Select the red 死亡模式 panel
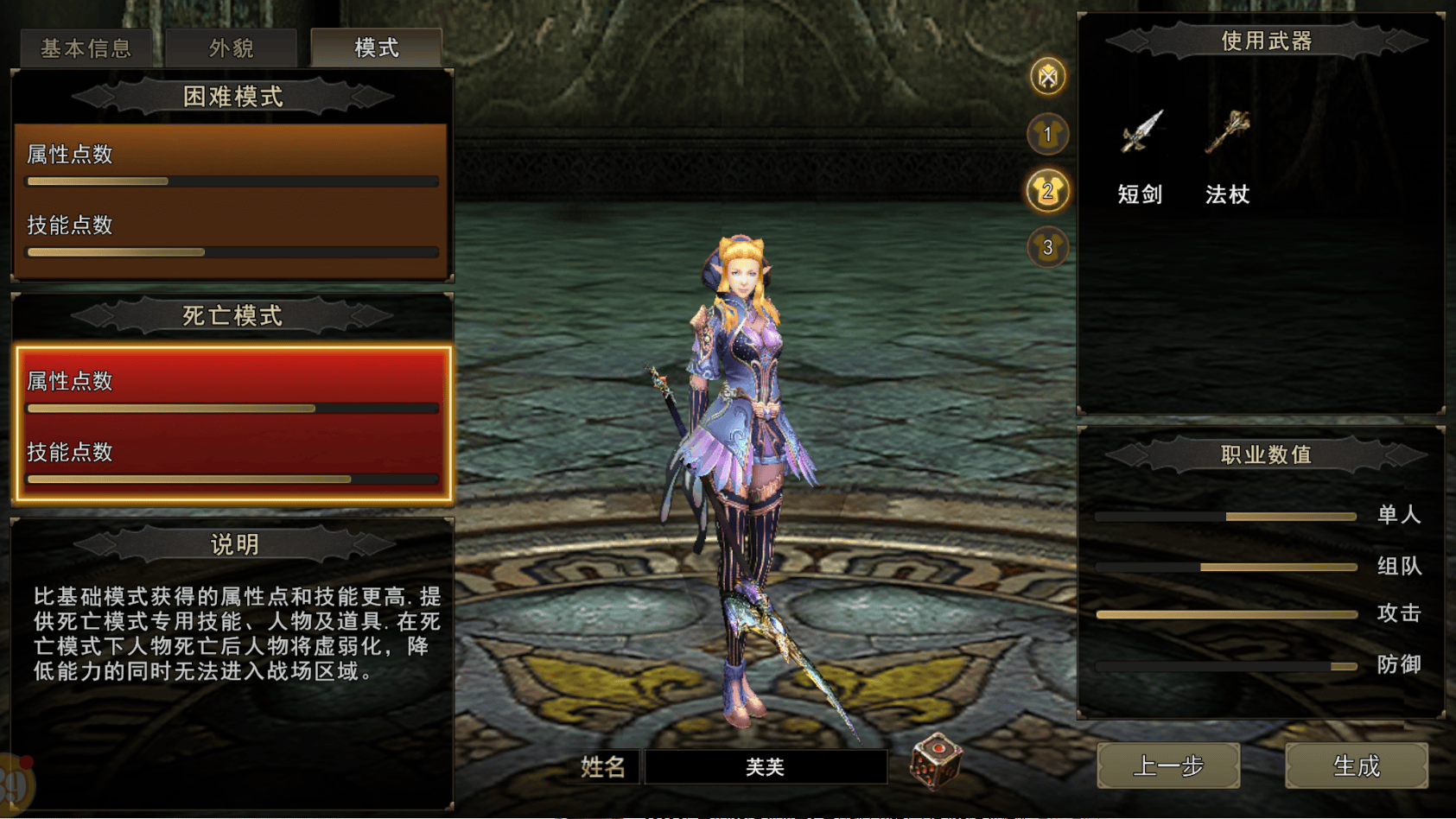 [x=232, y=423]
